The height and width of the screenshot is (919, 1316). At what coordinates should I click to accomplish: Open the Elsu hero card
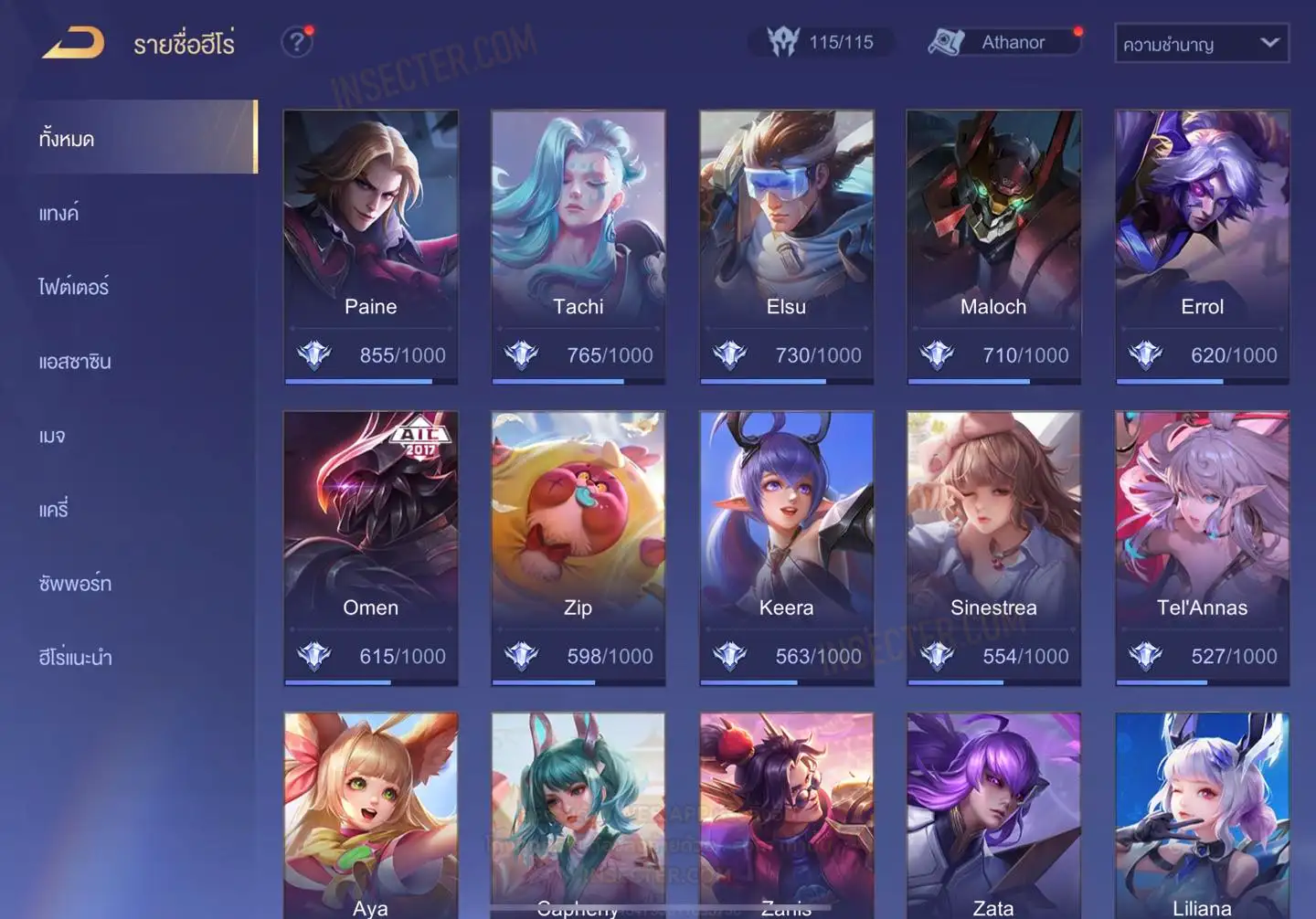[786, 247]
